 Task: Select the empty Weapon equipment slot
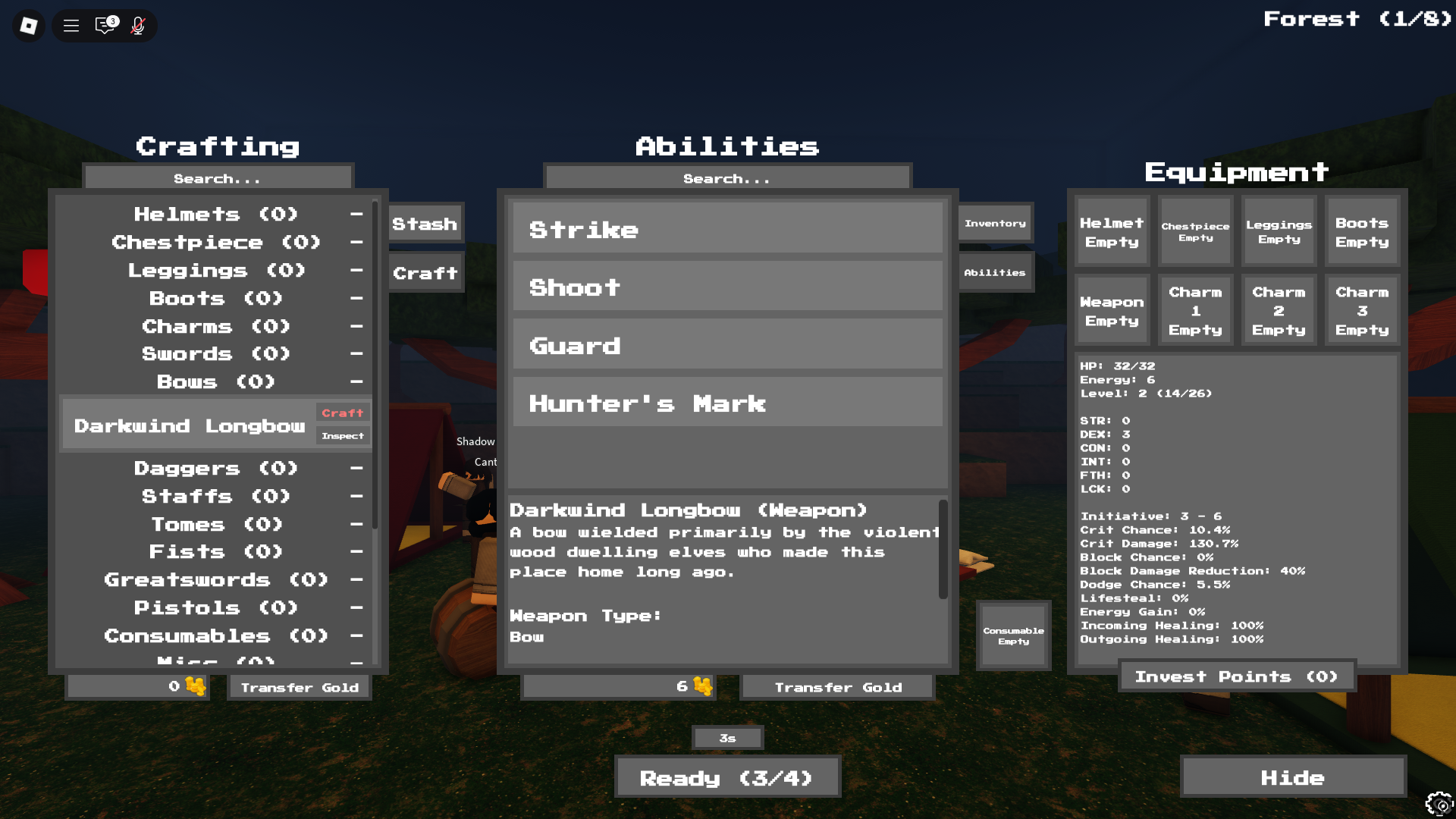click(1111, 309)
